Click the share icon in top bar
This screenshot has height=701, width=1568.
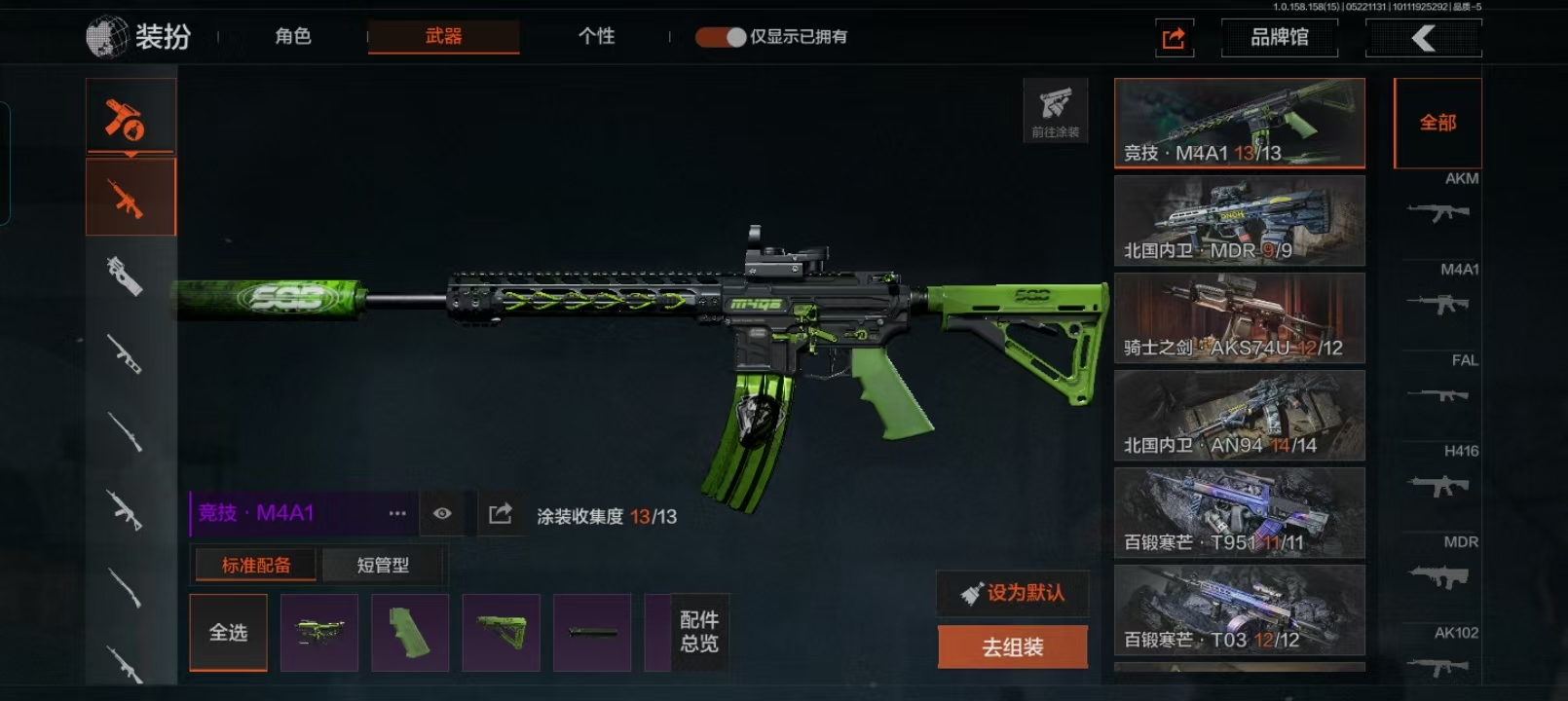(1174, 38)
